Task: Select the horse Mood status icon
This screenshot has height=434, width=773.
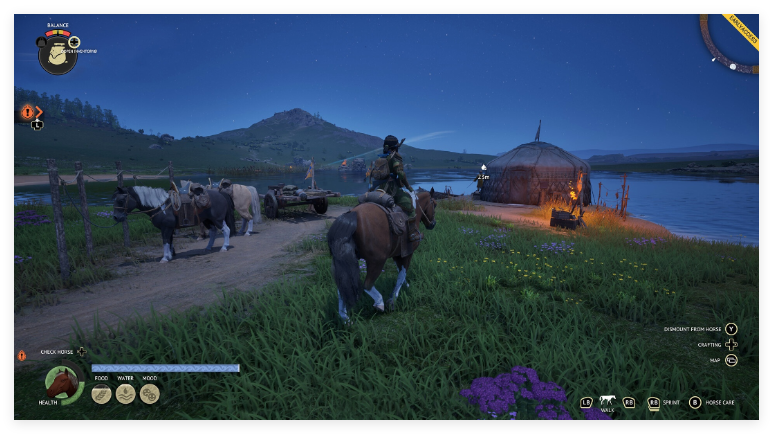Action: pyautogui.click(x=149, y=394)
